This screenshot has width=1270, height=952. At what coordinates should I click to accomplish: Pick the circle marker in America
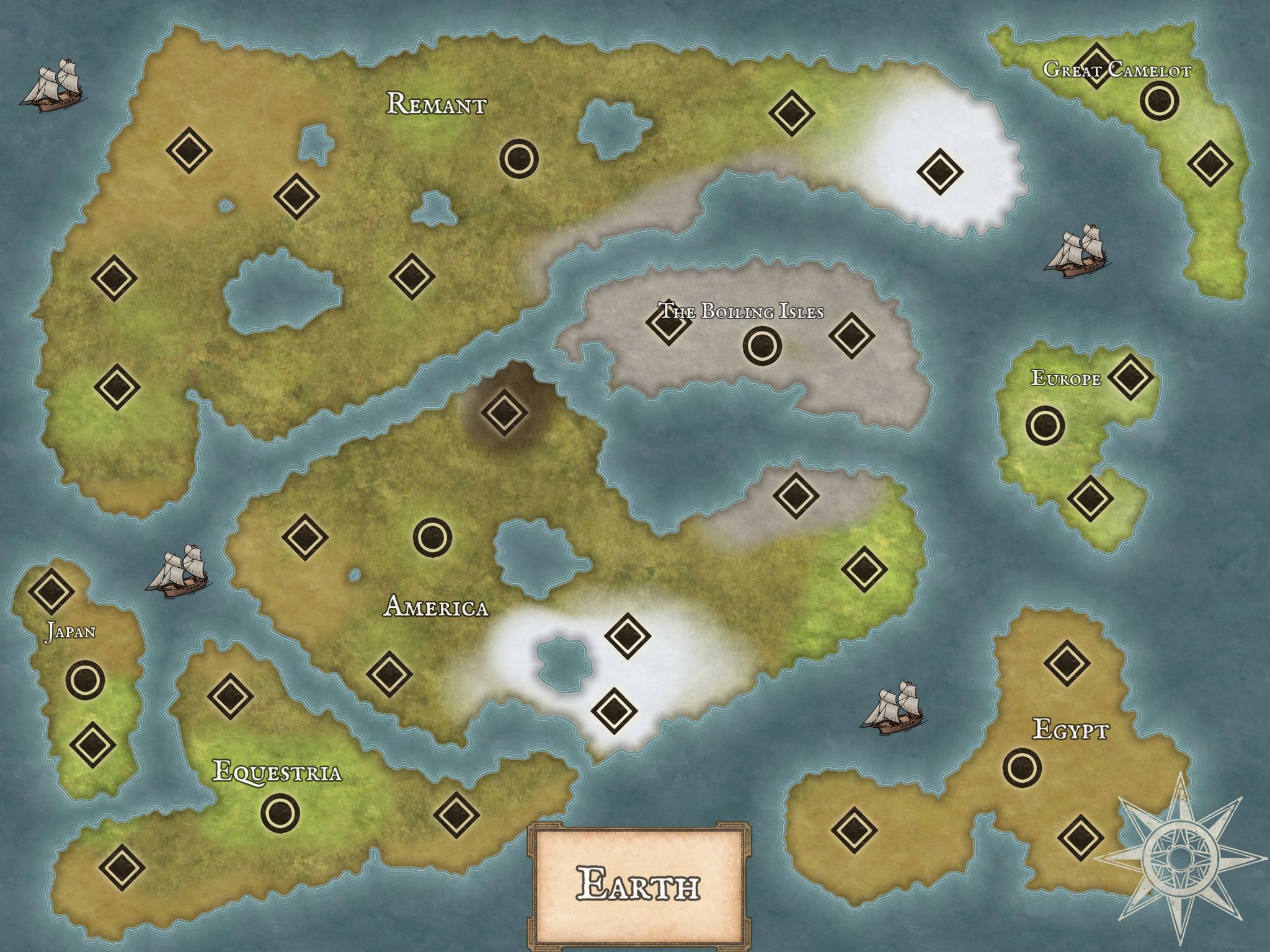tap(432, 537)
